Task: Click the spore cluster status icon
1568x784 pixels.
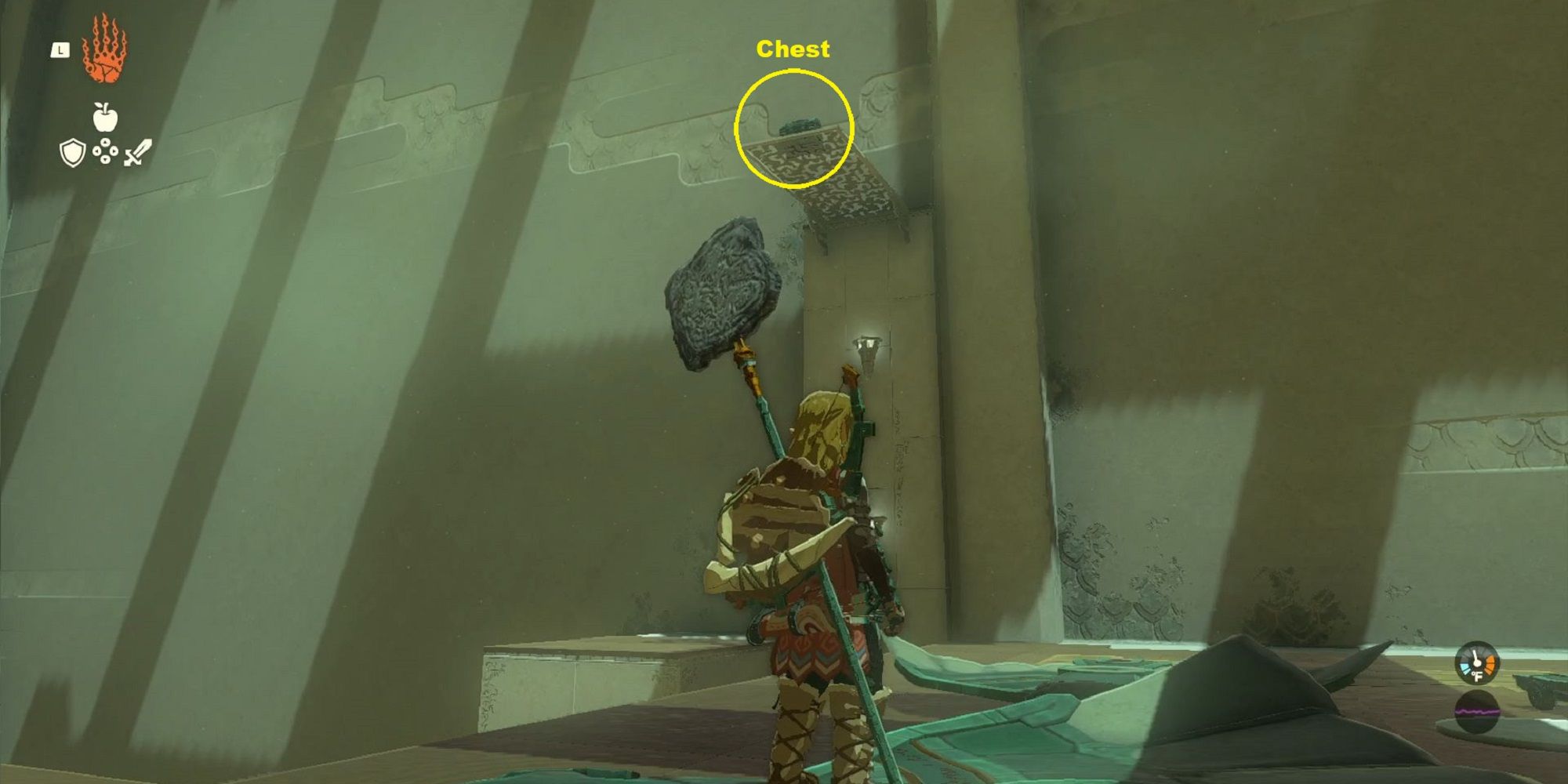Action: click(x=106, y=151)
